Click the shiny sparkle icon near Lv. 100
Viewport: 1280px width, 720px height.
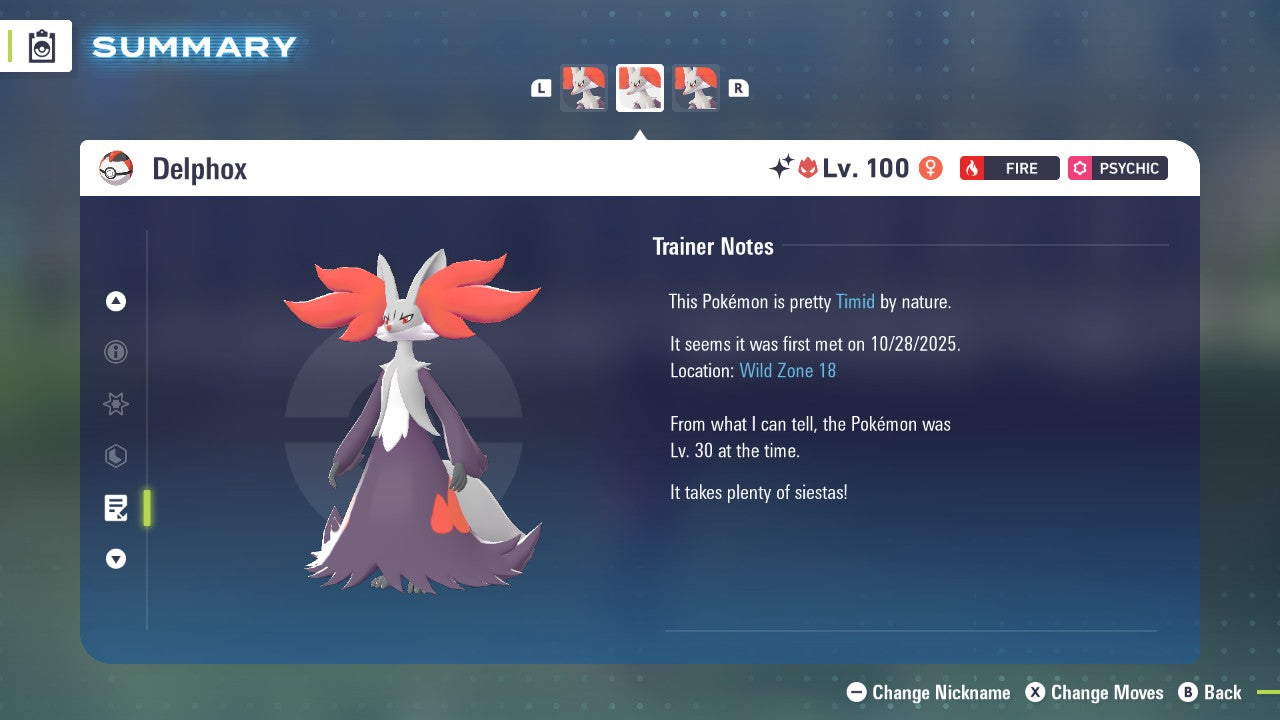point(782,167)
